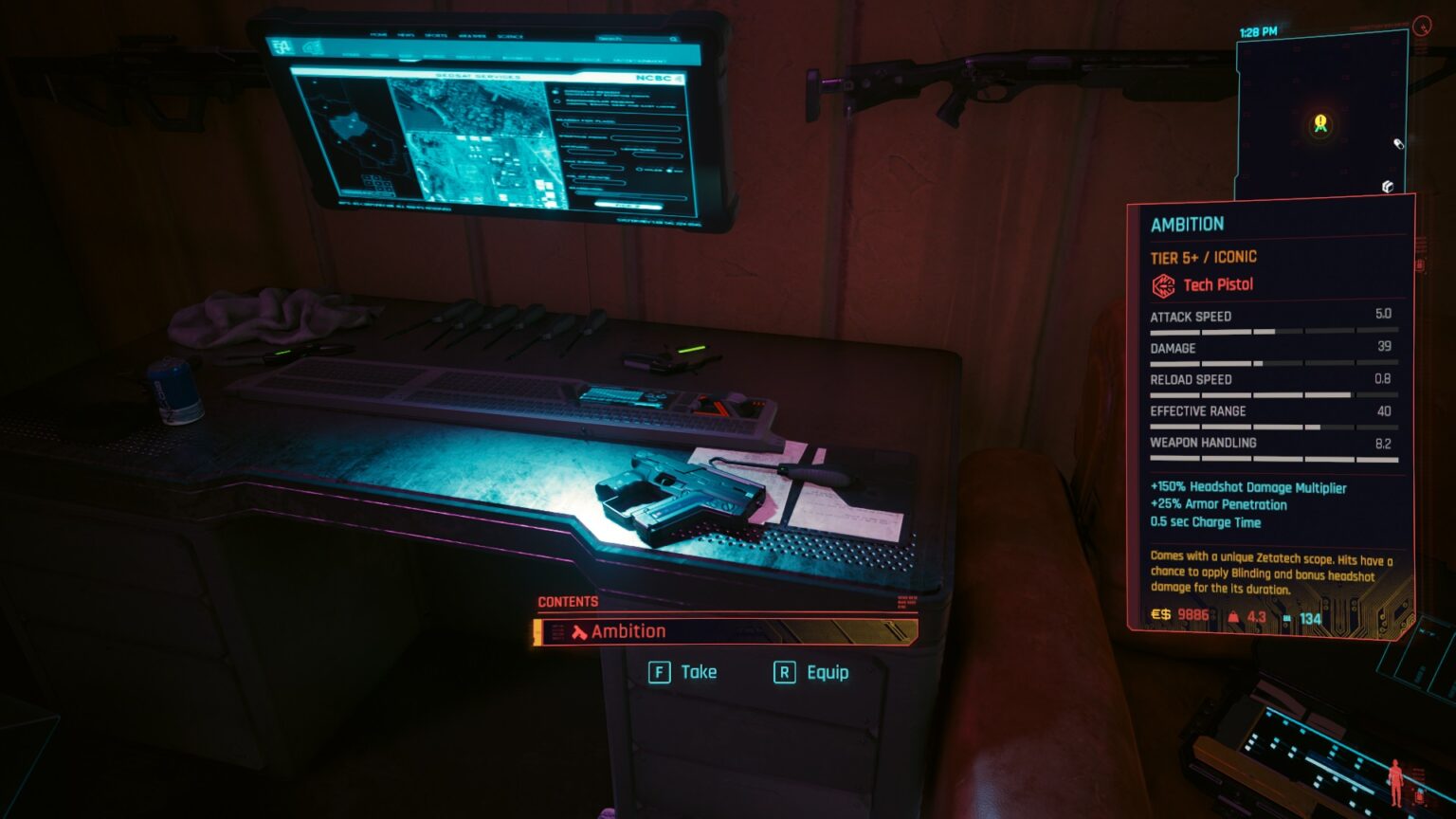The height and width of the screenshot is (819, 1456).
Task: Click the eurodollar icon showing 9886
Action: coord(1161,616)
